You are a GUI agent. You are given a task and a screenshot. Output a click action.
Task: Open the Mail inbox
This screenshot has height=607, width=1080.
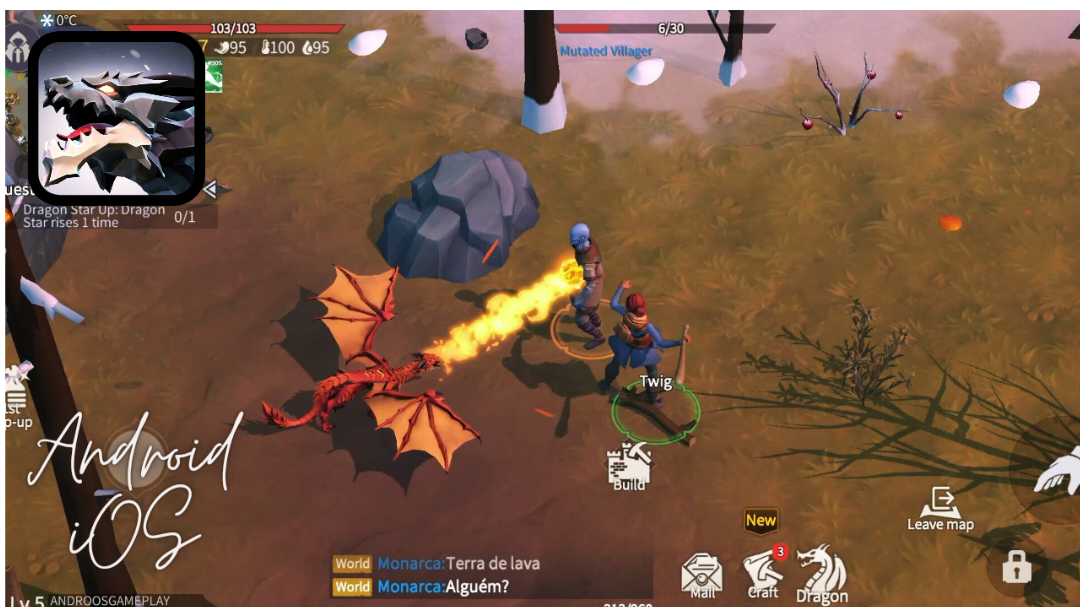click(702, 576)
